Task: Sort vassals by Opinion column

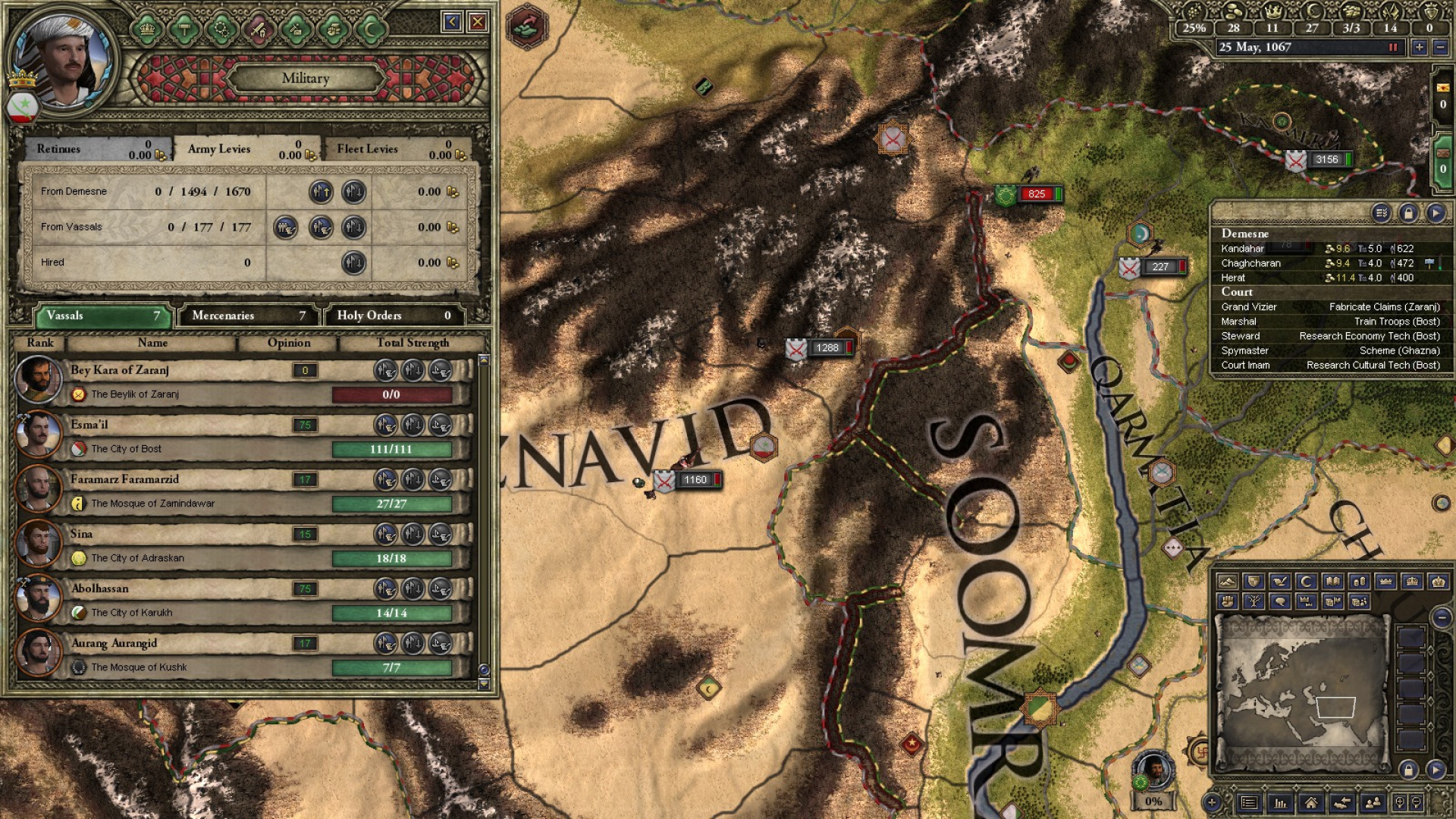Action: (289, 343)
